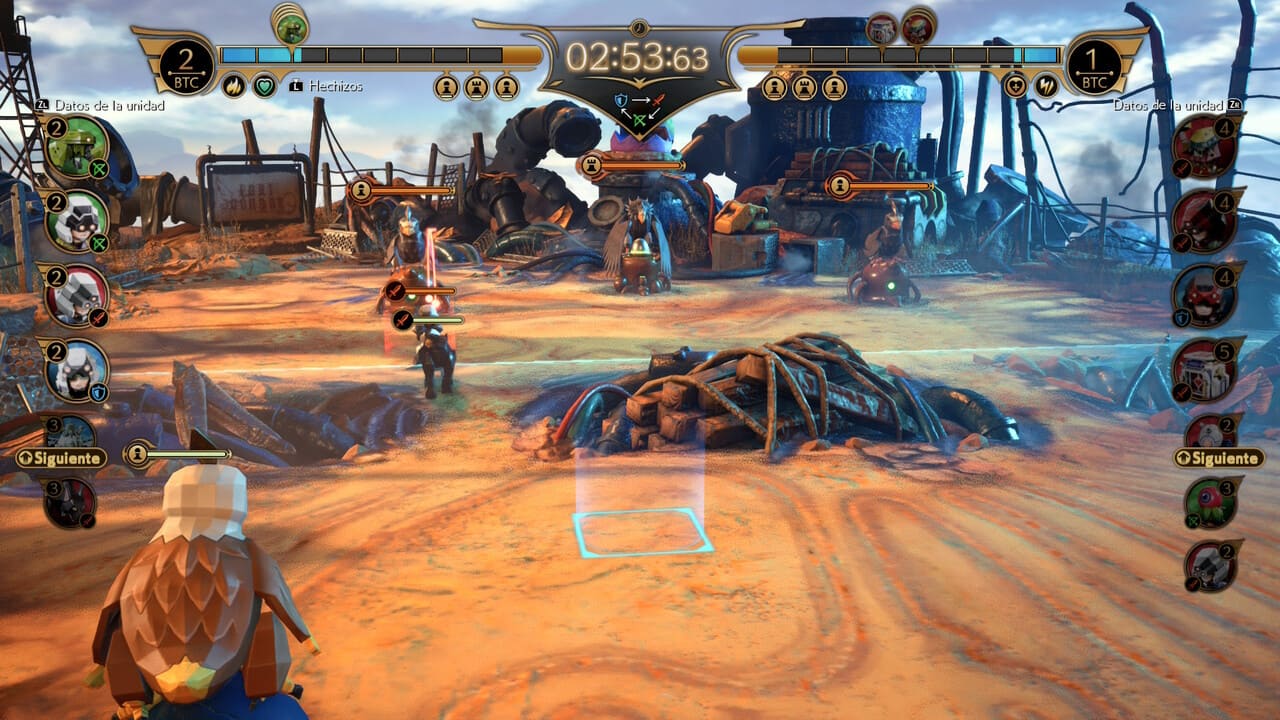Activate the fire spell icon
Viewport: 1280px width, 720px height.
tap(233, 86)
